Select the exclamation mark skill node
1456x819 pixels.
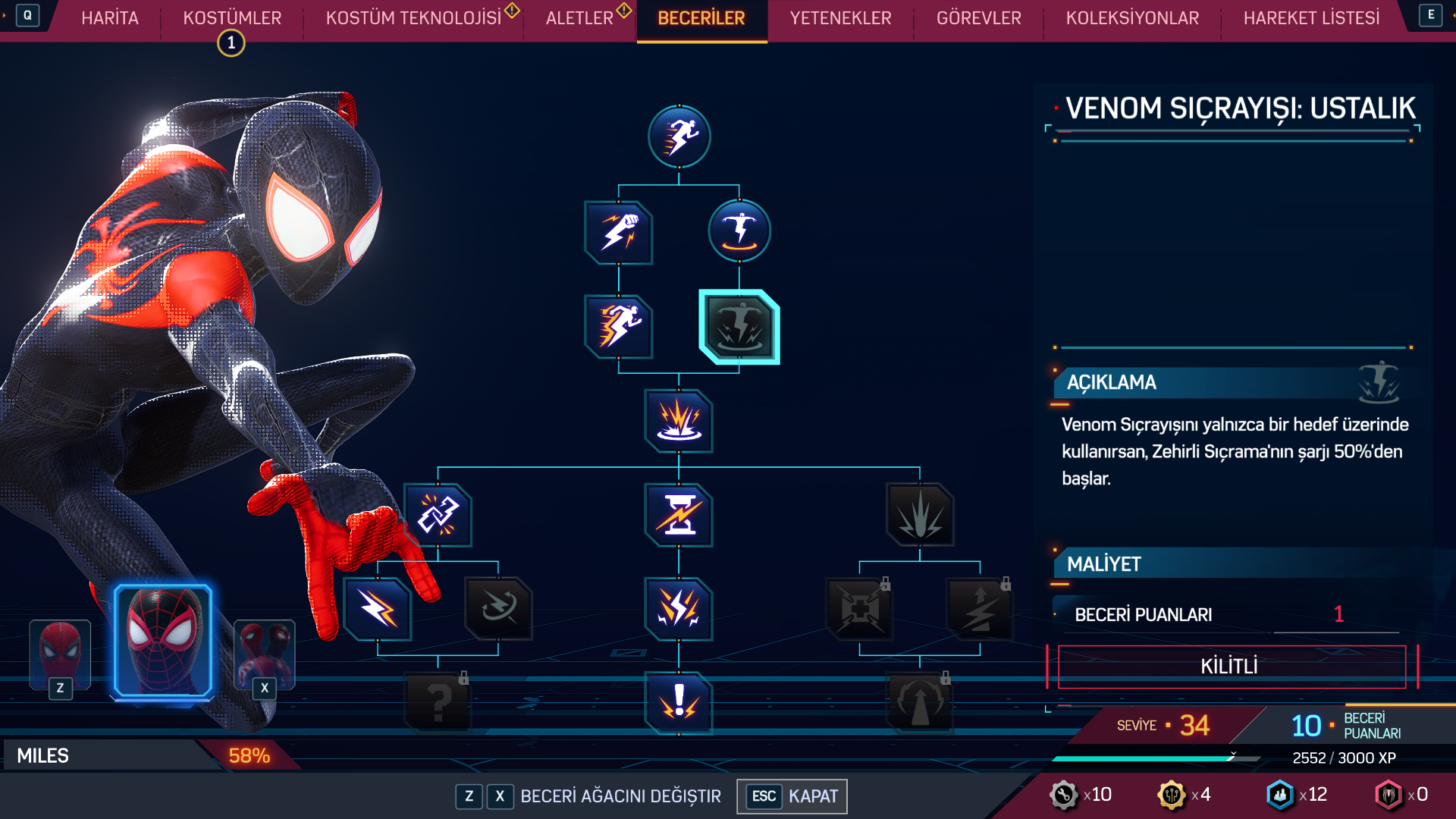coord(679,703)
